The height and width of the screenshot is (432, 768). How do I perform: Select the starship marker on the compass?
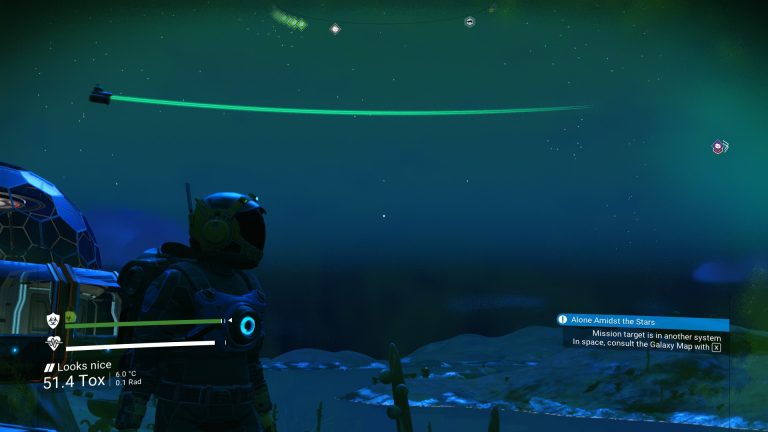(470, 21)
